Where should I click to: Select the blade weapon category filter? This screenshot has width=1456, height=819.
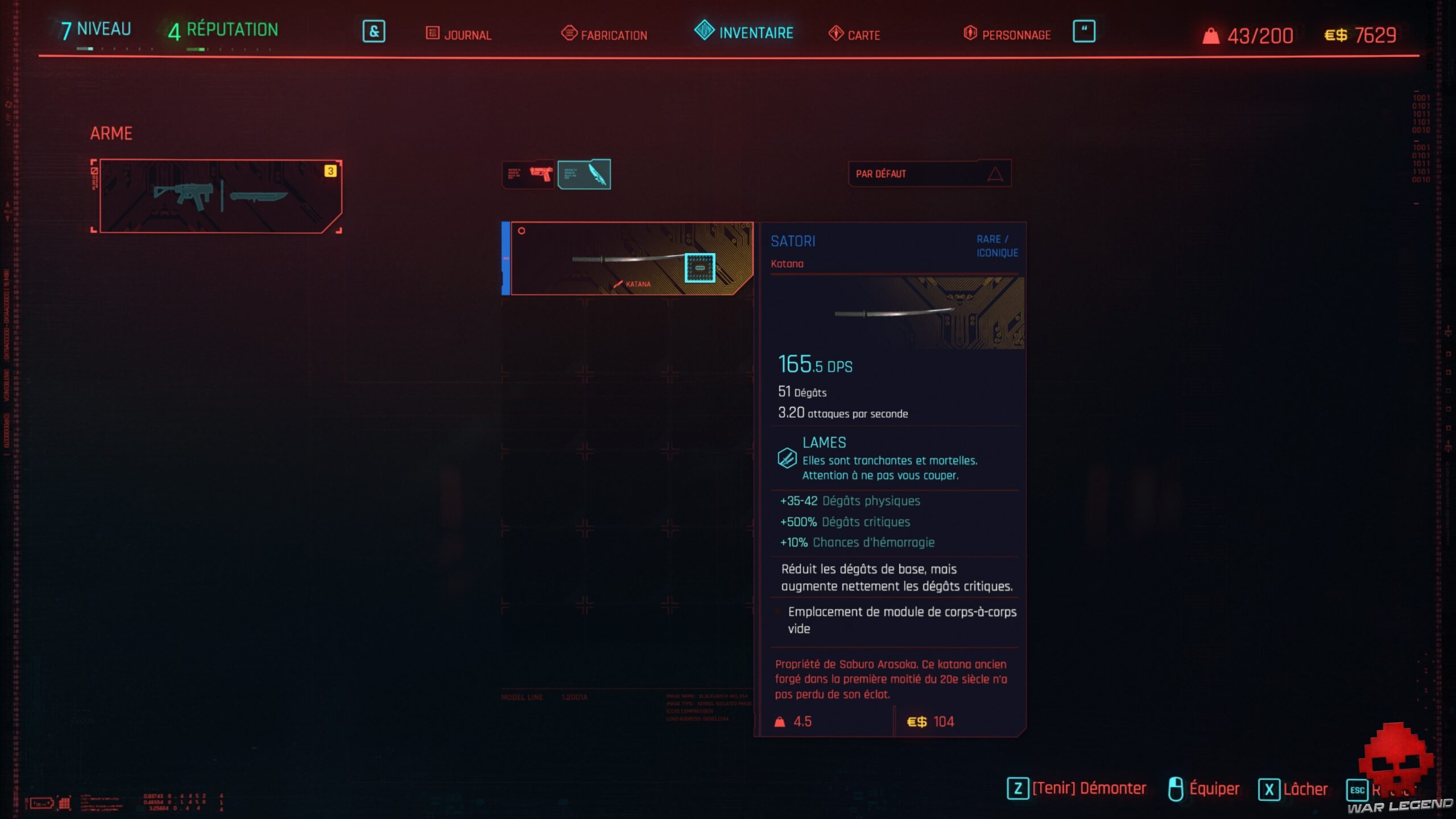pyautogui.click(x=586, y=173)
